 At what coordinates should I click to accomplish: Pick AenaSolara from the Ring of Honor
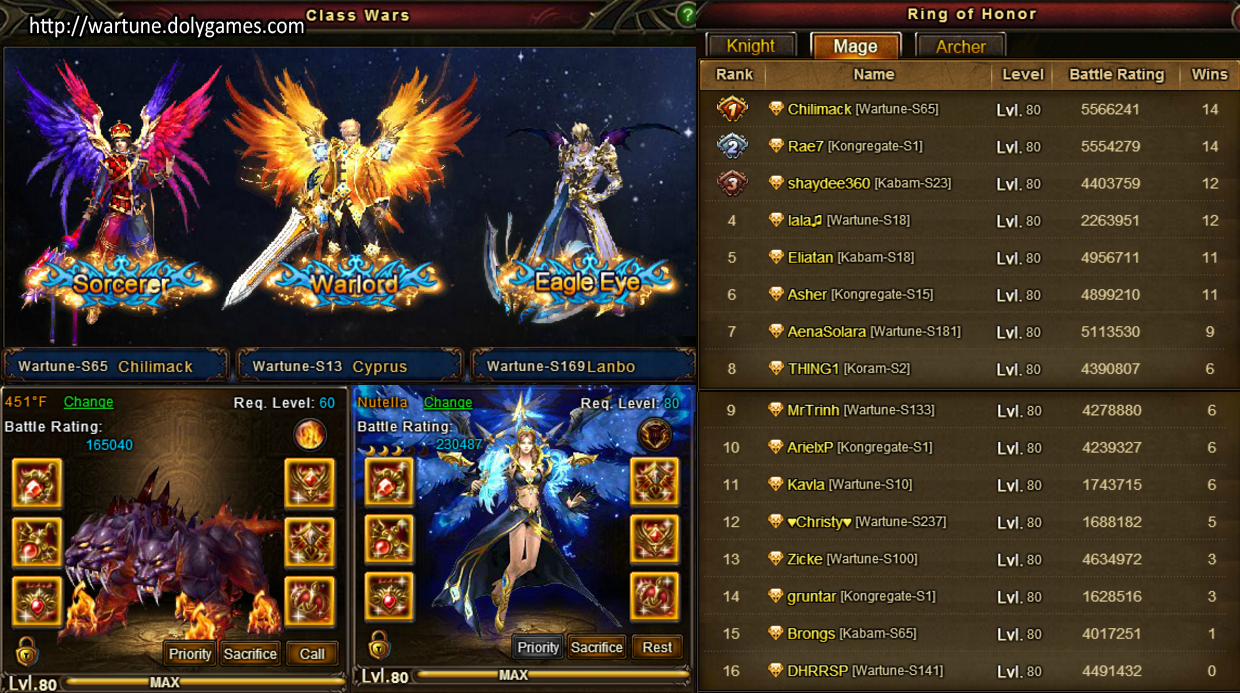pyautogui.click(x=968, y=331)
